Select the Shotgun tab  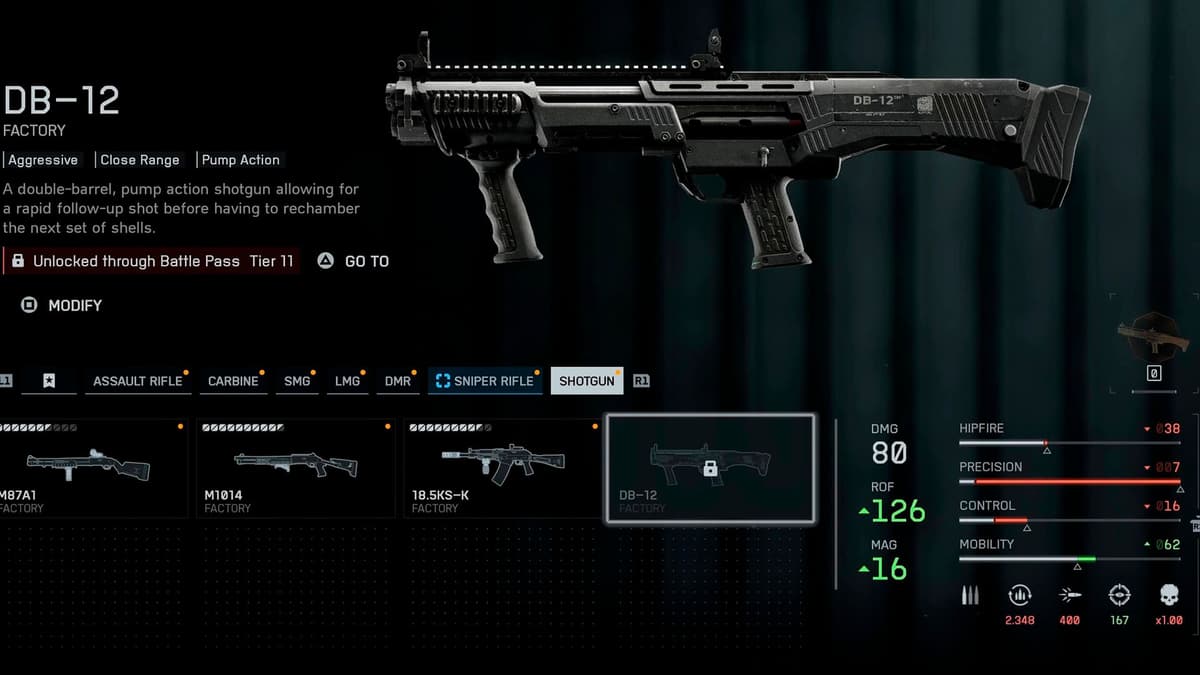coord(586,381)
